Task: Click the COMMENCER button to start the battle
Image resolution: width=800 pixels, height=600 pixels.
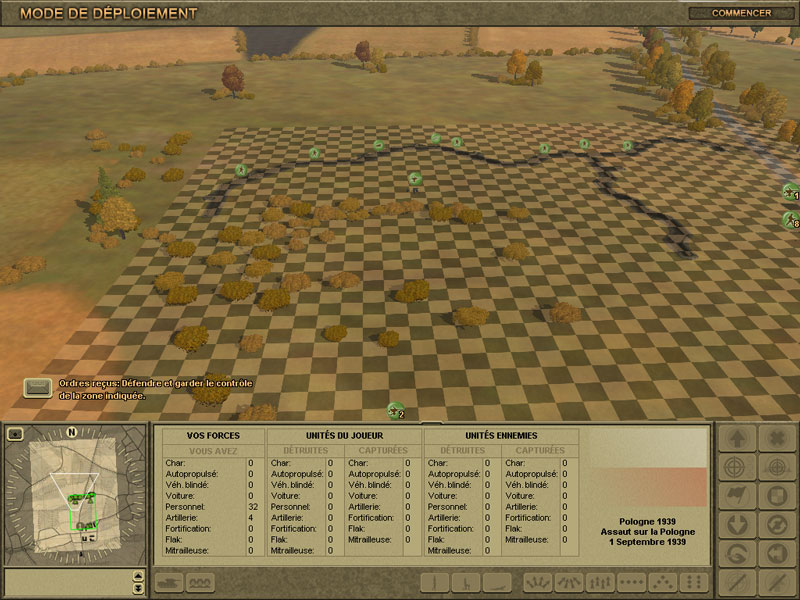Action: [x=741, y=13]
